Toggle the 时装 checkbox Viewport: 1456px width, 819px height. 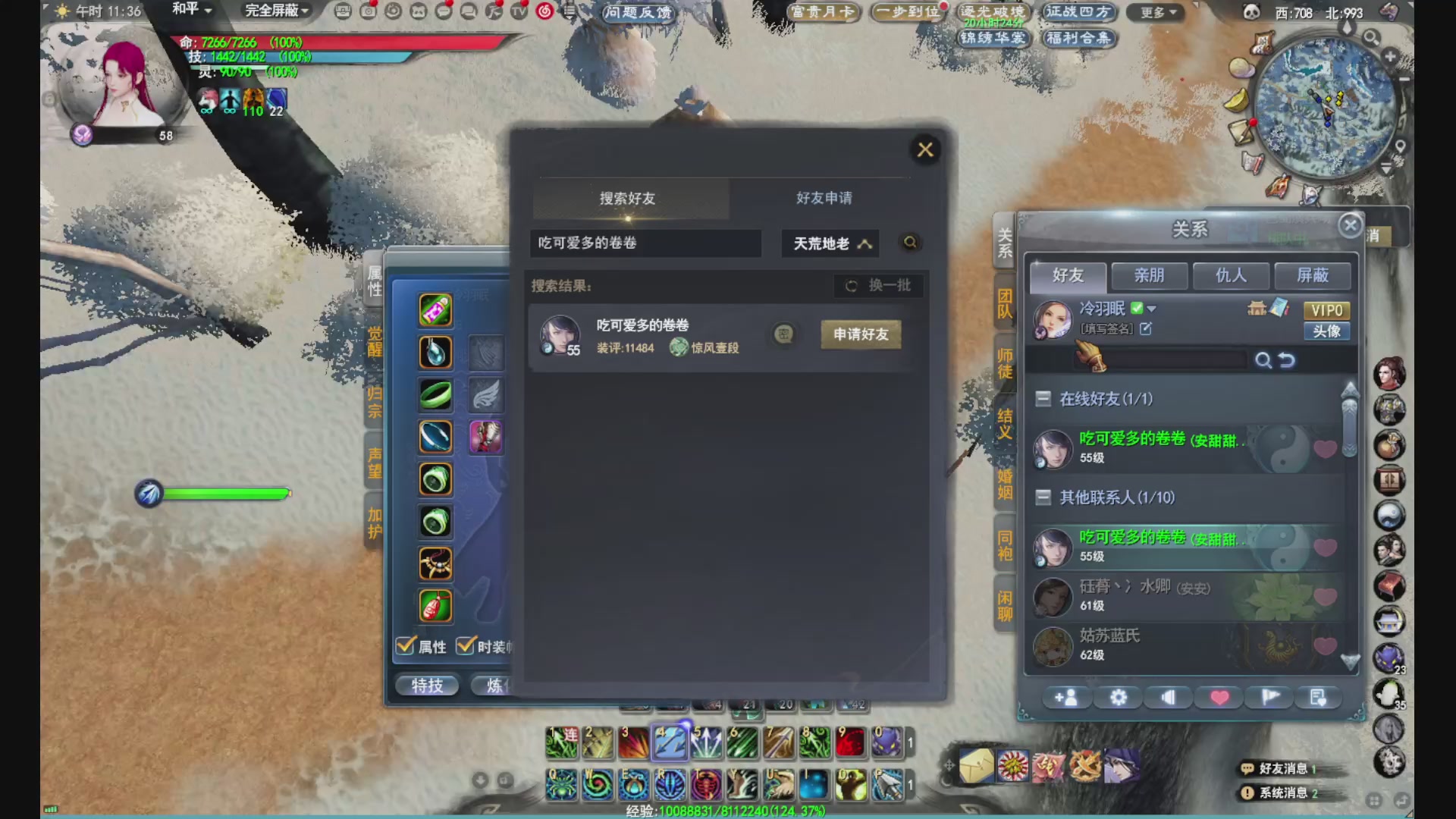(x=464, y=646)
